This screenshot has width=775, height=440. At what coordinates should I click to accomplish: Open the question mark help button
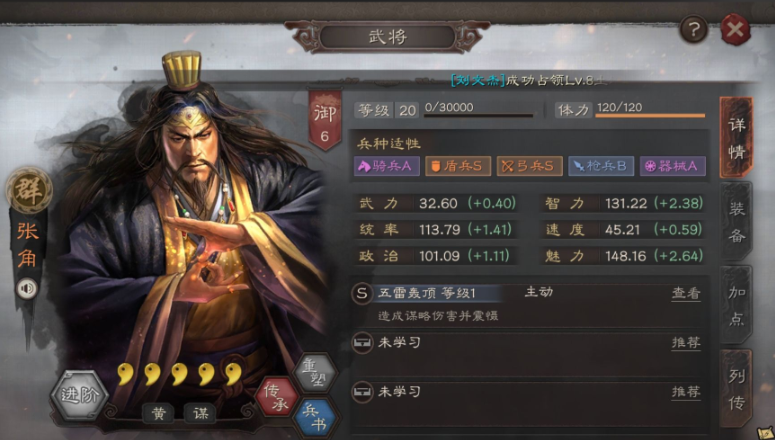click(x=693, y=30)
